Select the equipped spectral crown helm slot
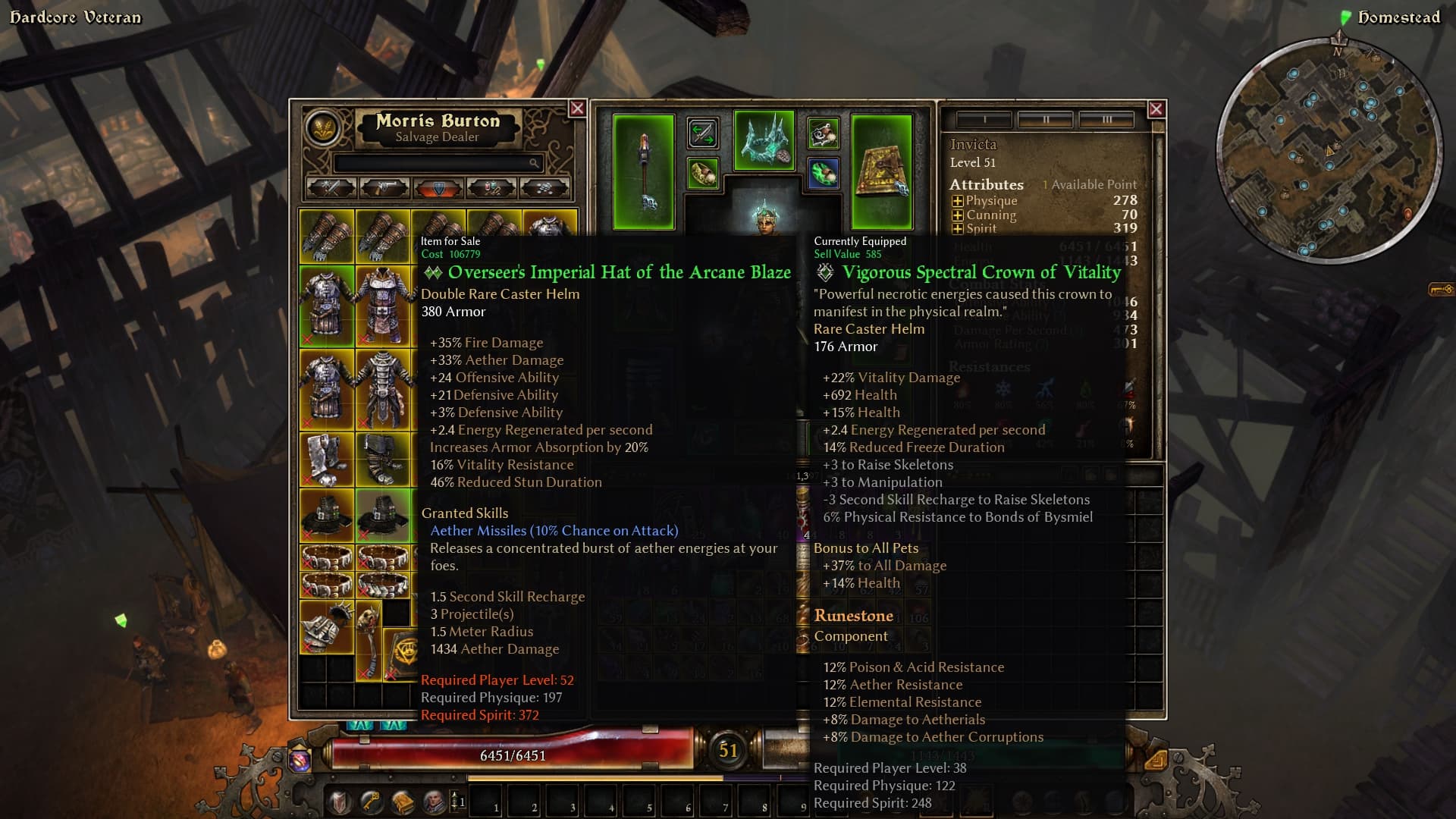1456x819 pixels. click(x=764, y=140)
